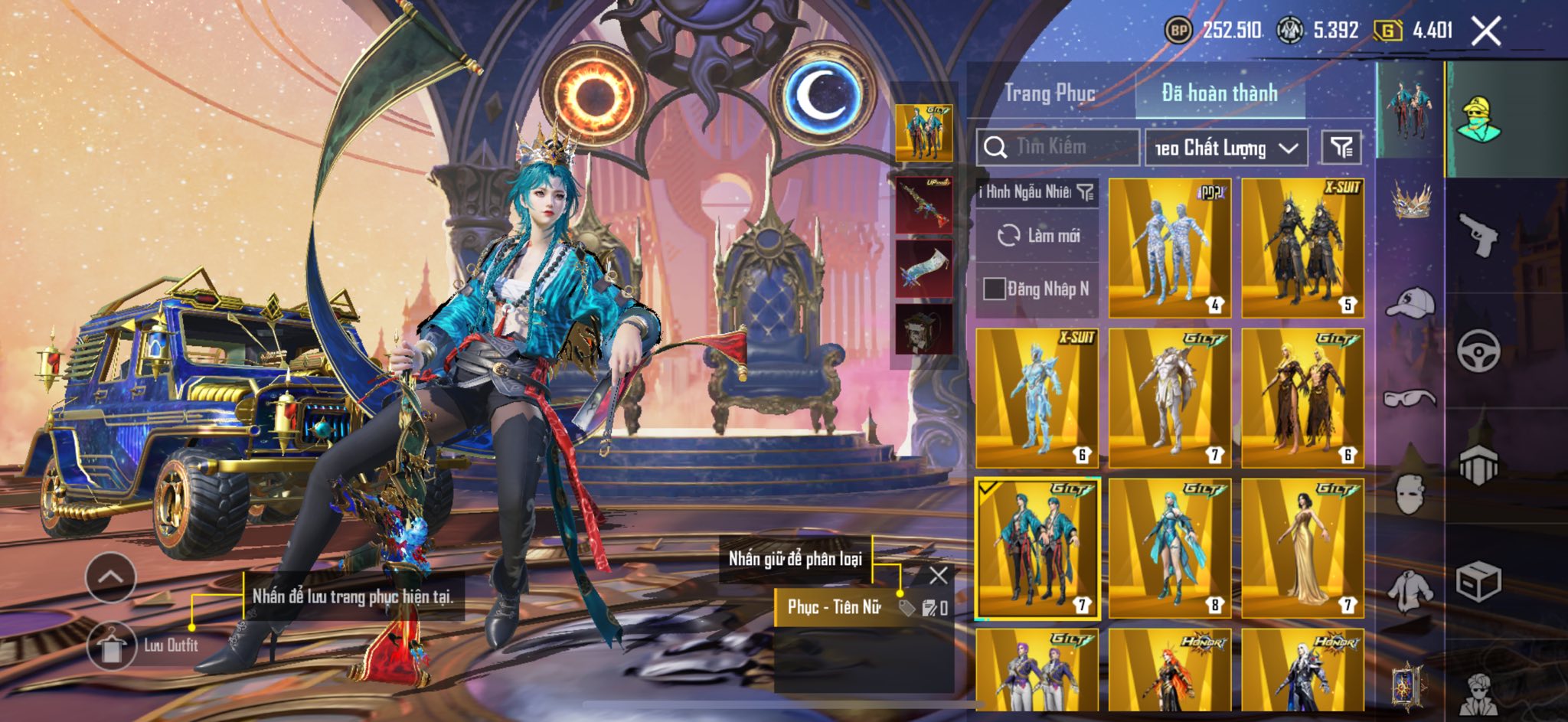Viewport: 1568px width, 722px height.
Task: Choose the icy blue X-SUIT outfit
Action: 1037,398
